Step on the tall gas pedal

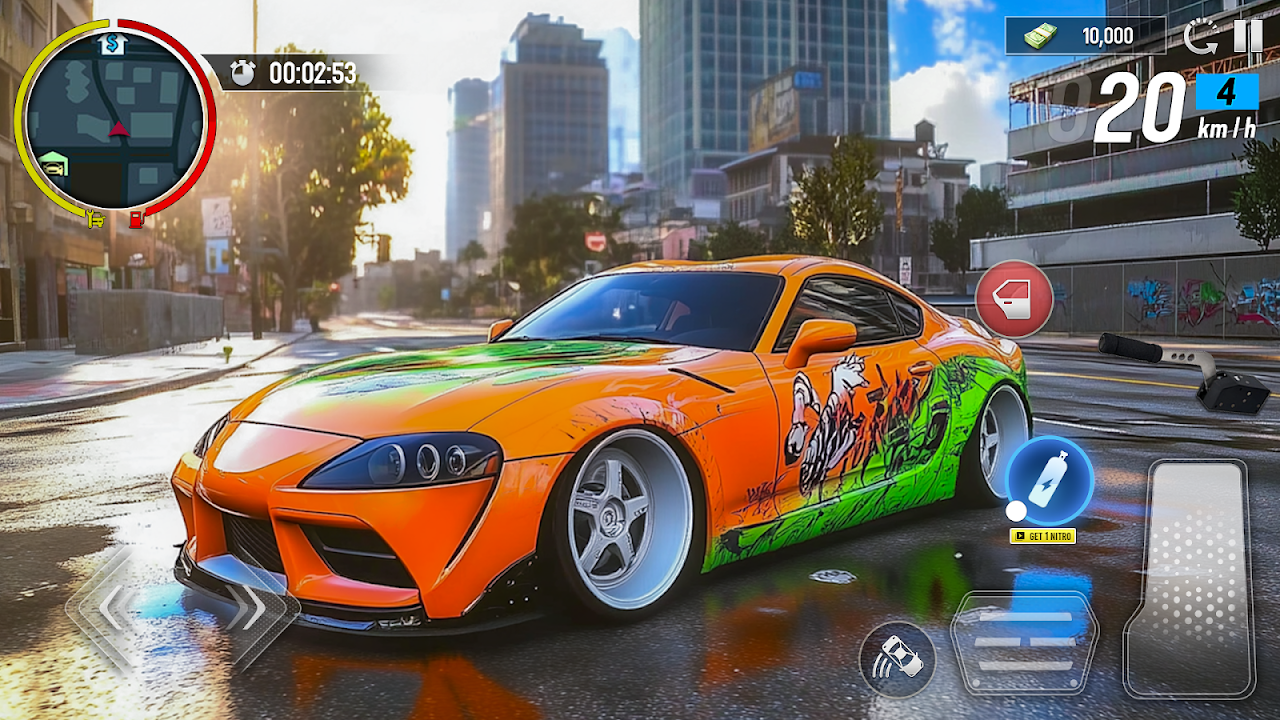click(x=1189, y=578)
